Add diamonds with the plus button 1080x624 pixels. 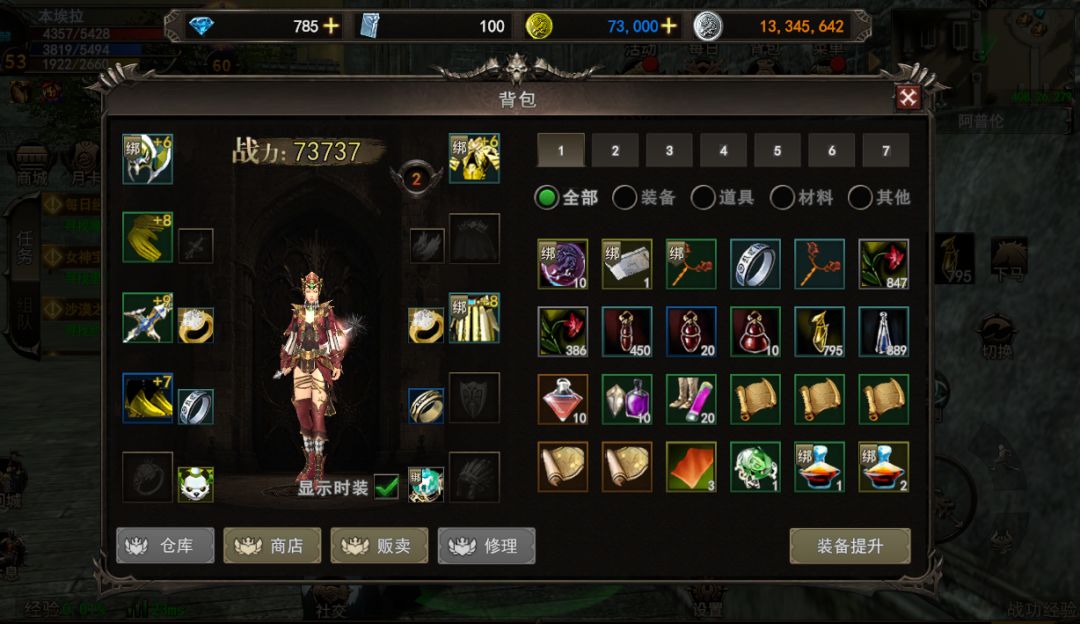[x=331, y=26]
